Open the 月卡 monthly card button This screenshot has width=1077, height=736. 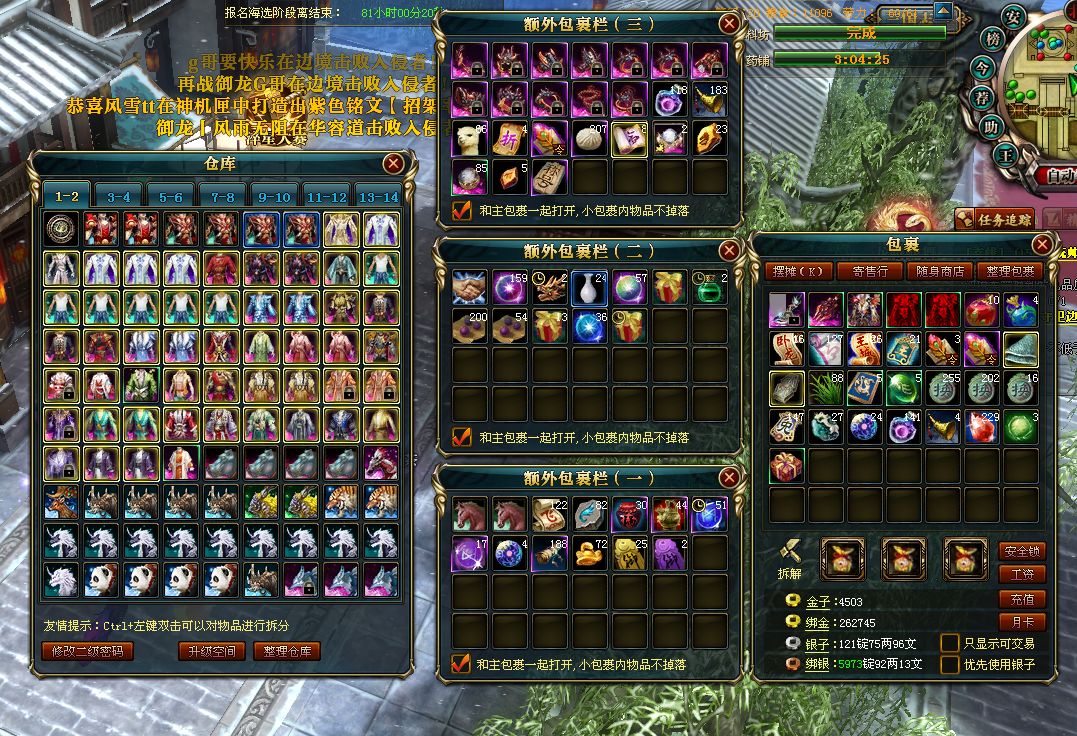click(1021, 622)
